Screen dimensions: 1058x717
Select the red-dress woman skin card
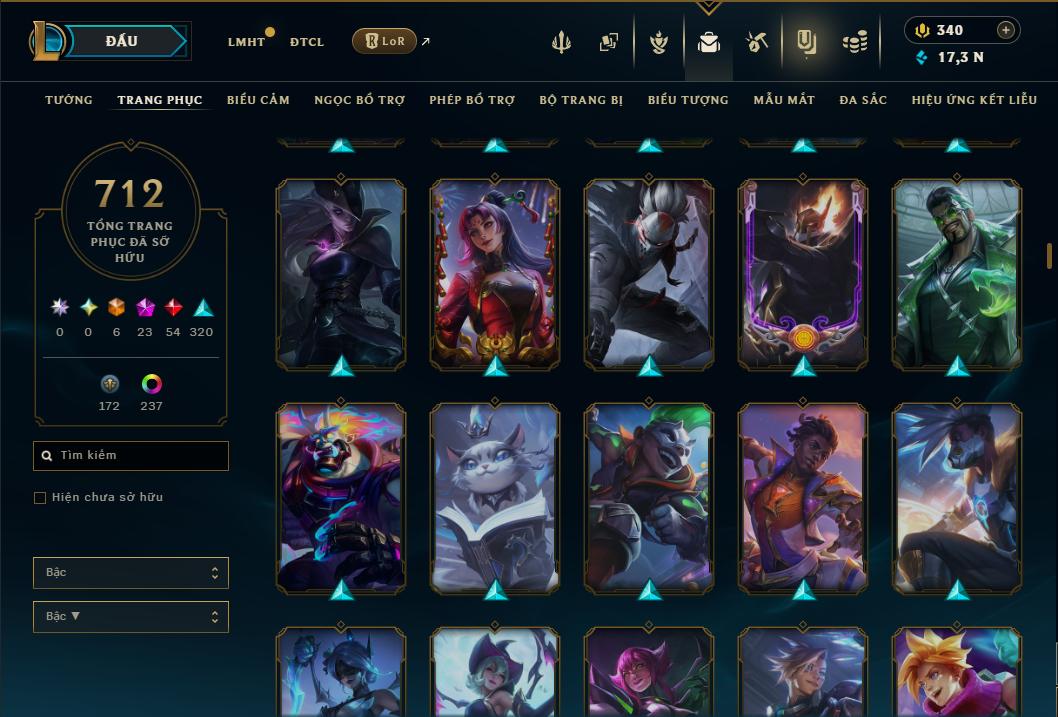tap(495, 272)
